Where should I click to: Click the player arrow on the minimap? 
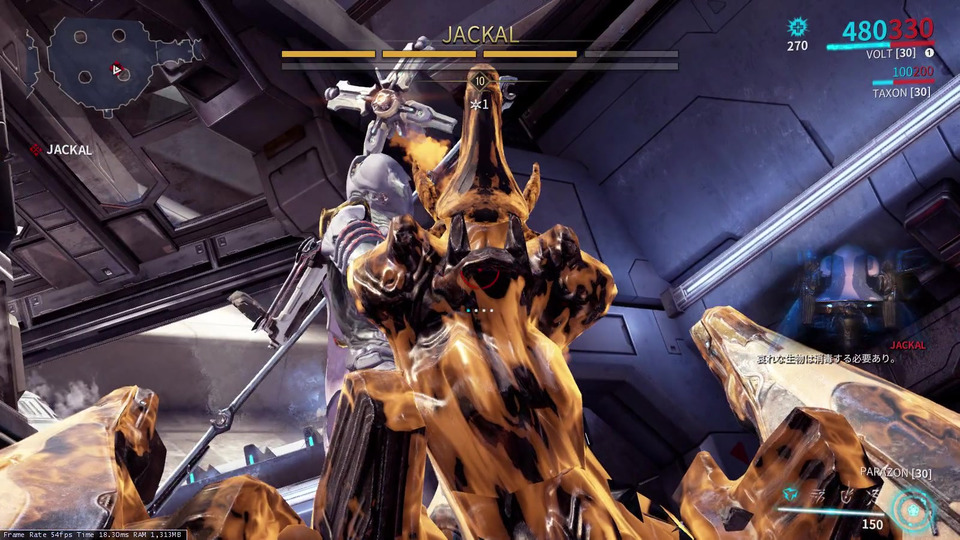[117, 70]
